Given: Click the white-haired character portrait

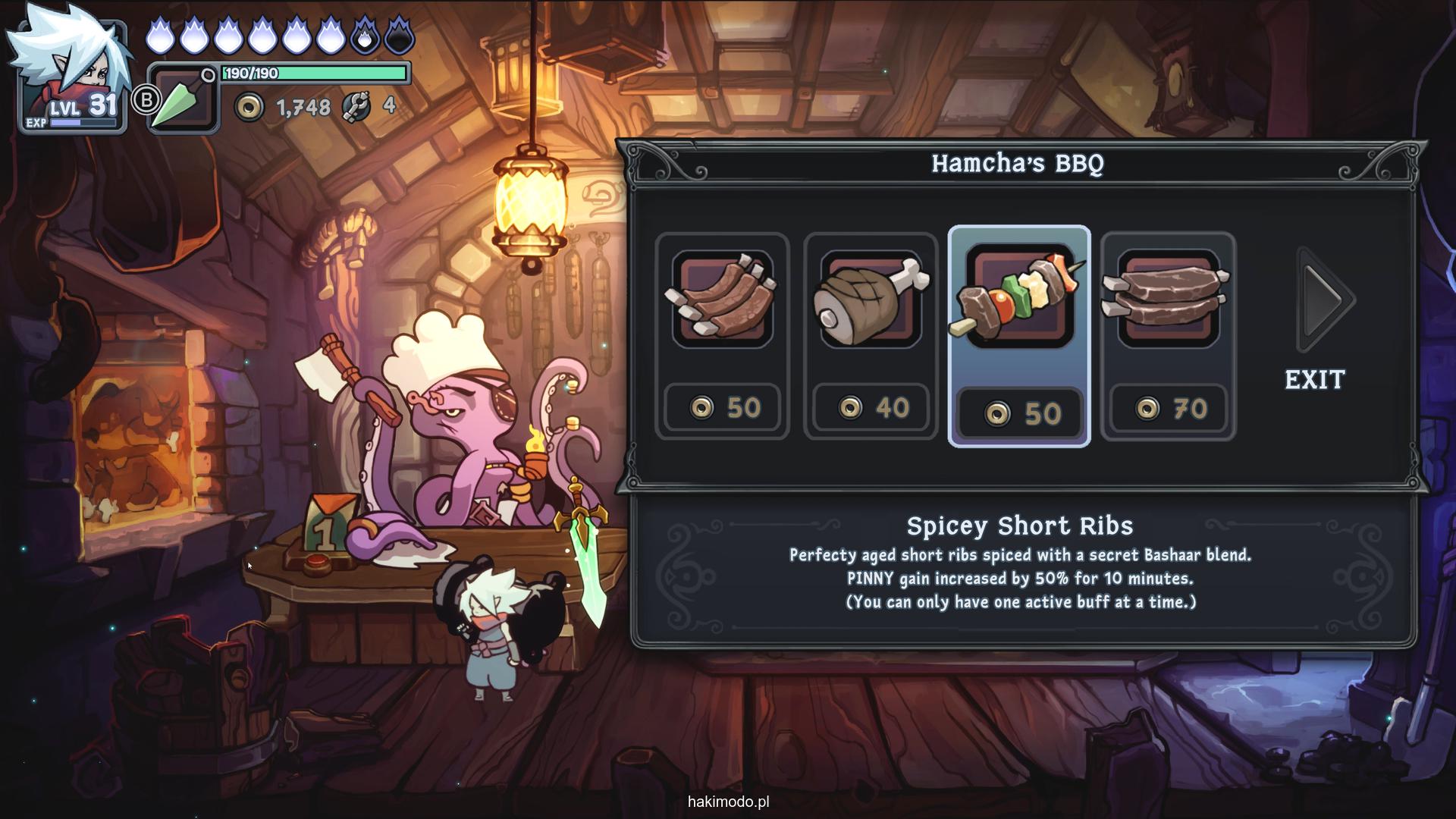Looking at the screenshot, I should 72,70.
